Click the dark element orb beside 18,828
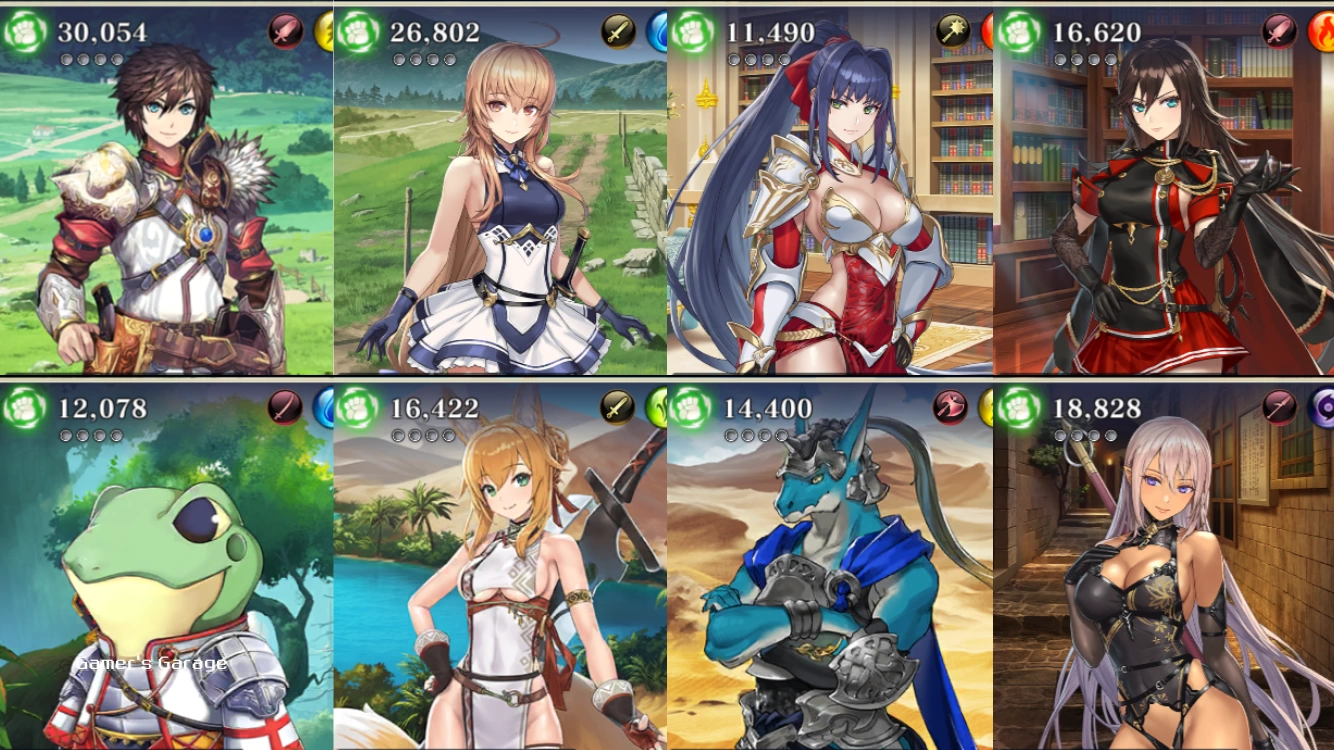The height and width of the screenshot is (750, 1334). pyautogui.click(x=1324, y=408)
